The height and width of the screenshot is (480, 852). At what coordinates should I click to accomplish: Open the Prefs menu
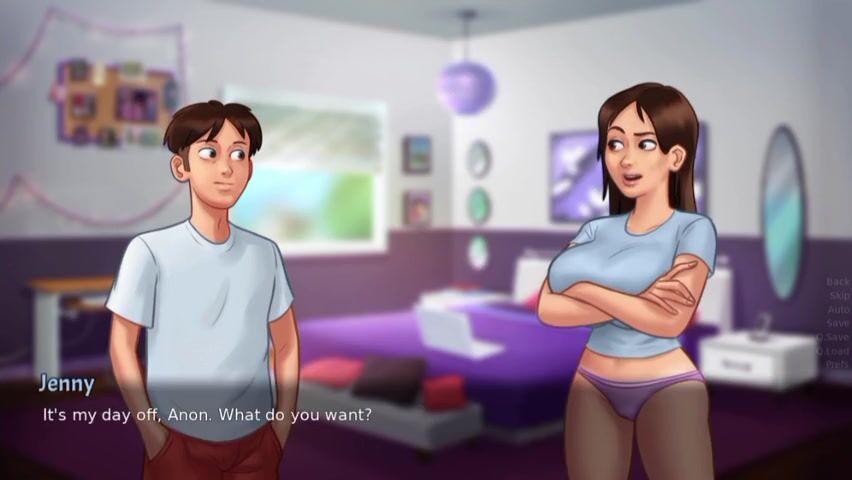[837, 365]
